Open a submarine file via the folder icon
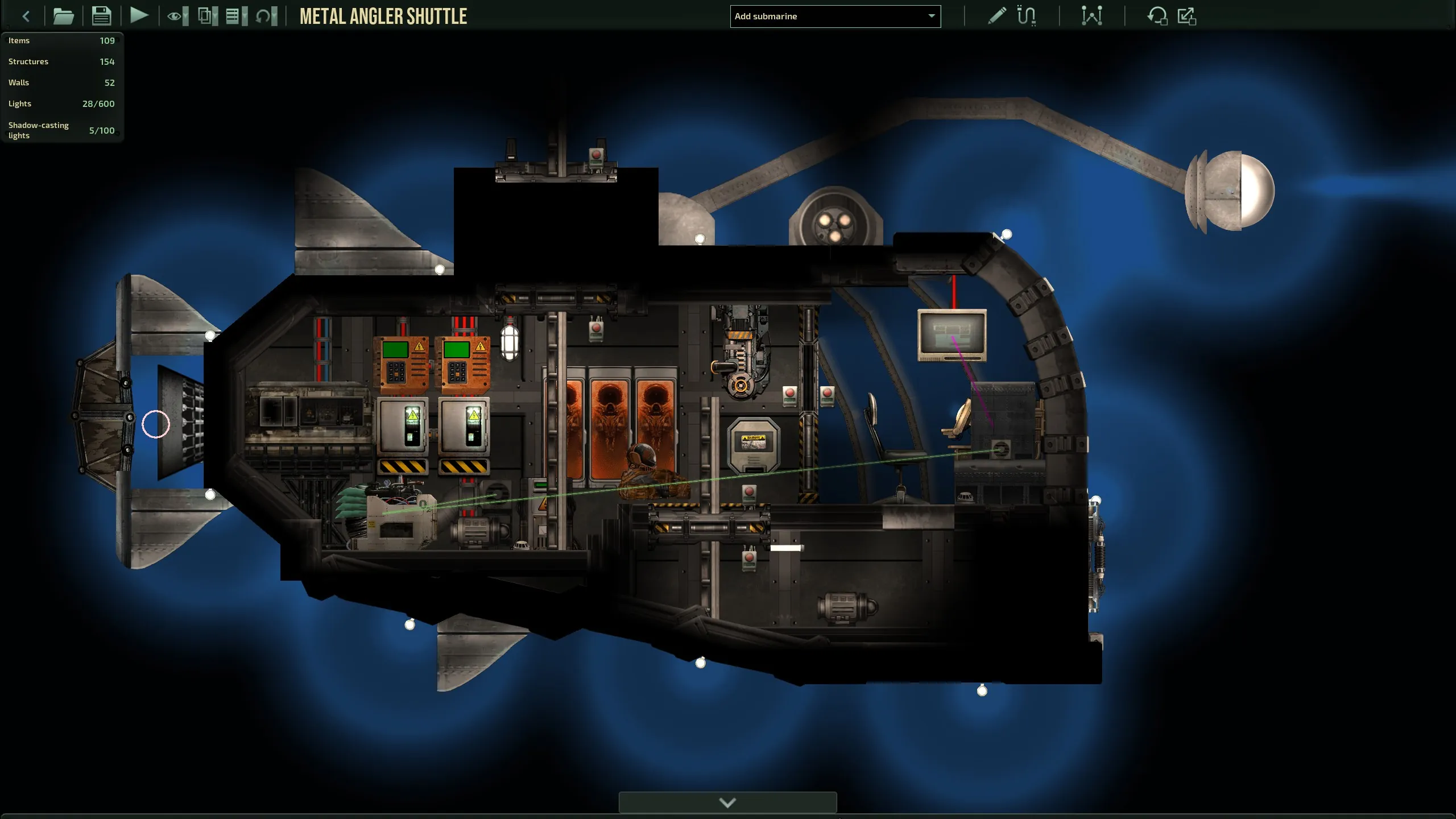 [63, 16]
